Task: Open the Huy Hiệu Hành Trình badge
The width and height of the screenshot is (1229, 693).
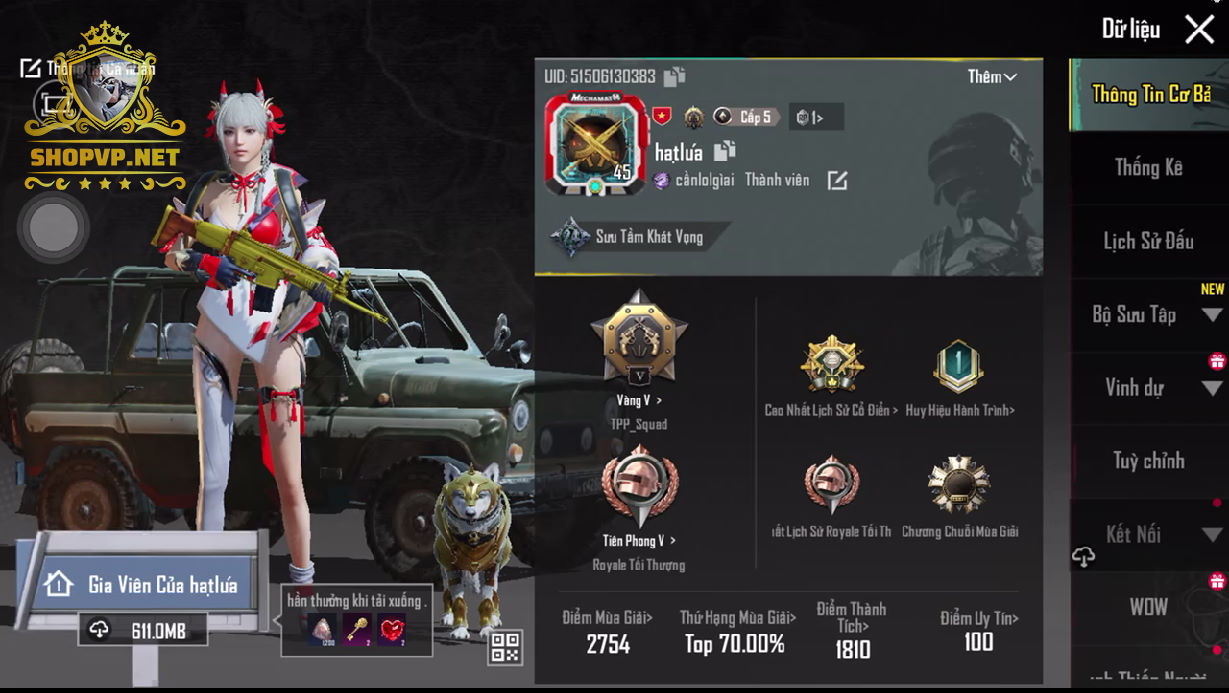Action: click(959, 372)
